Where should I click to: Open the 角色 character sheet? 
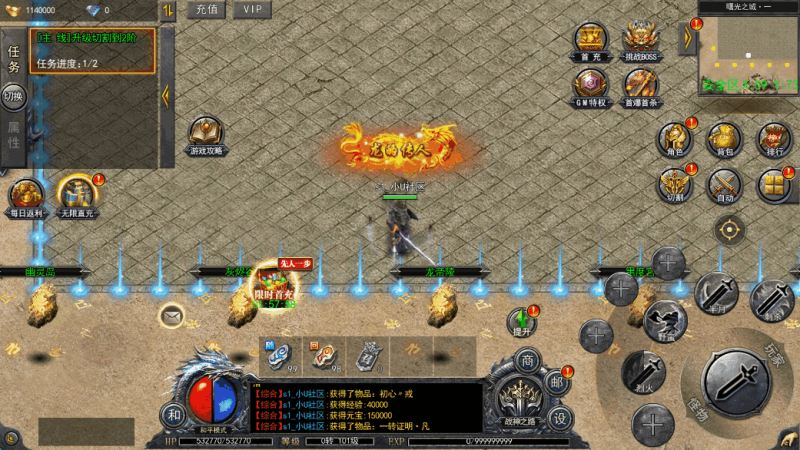click(x=675, y=140)
